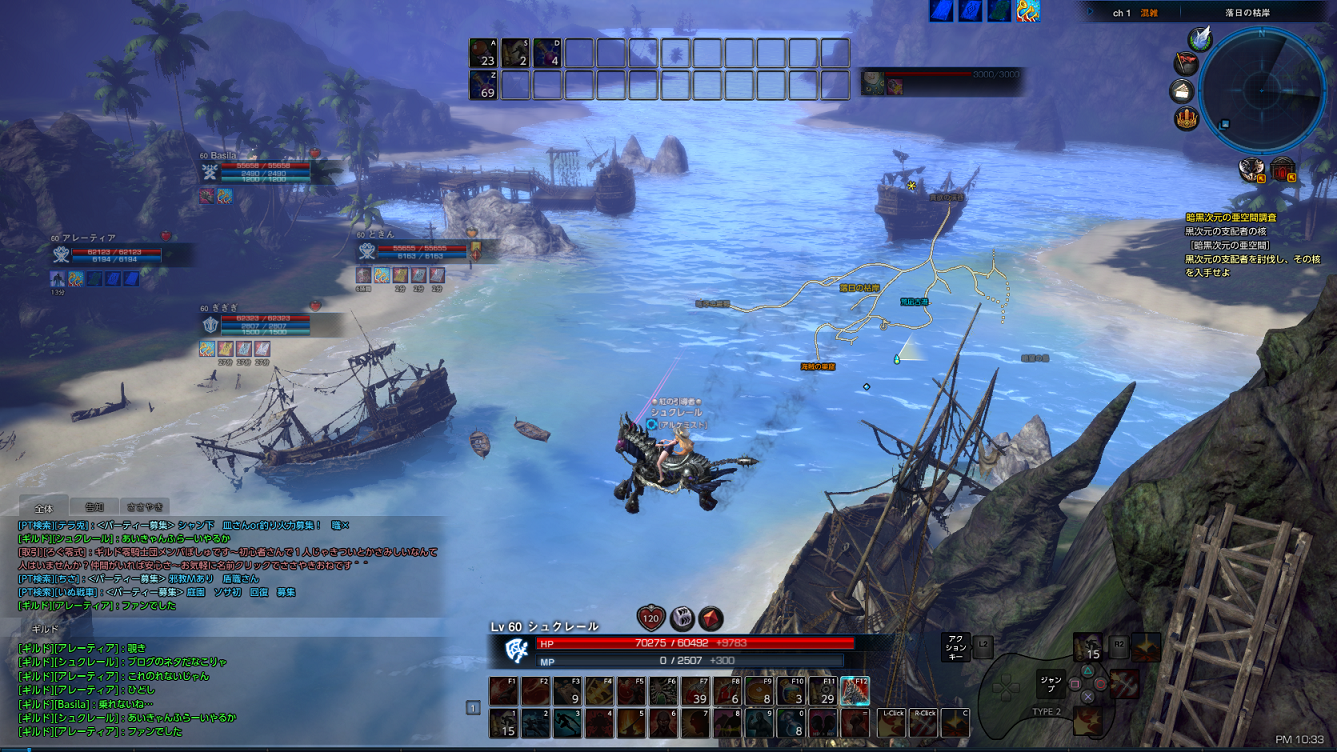Open the red gate icon below the minimap
This screenshot has height=752, width=1337.
(x=1283, y=170)
